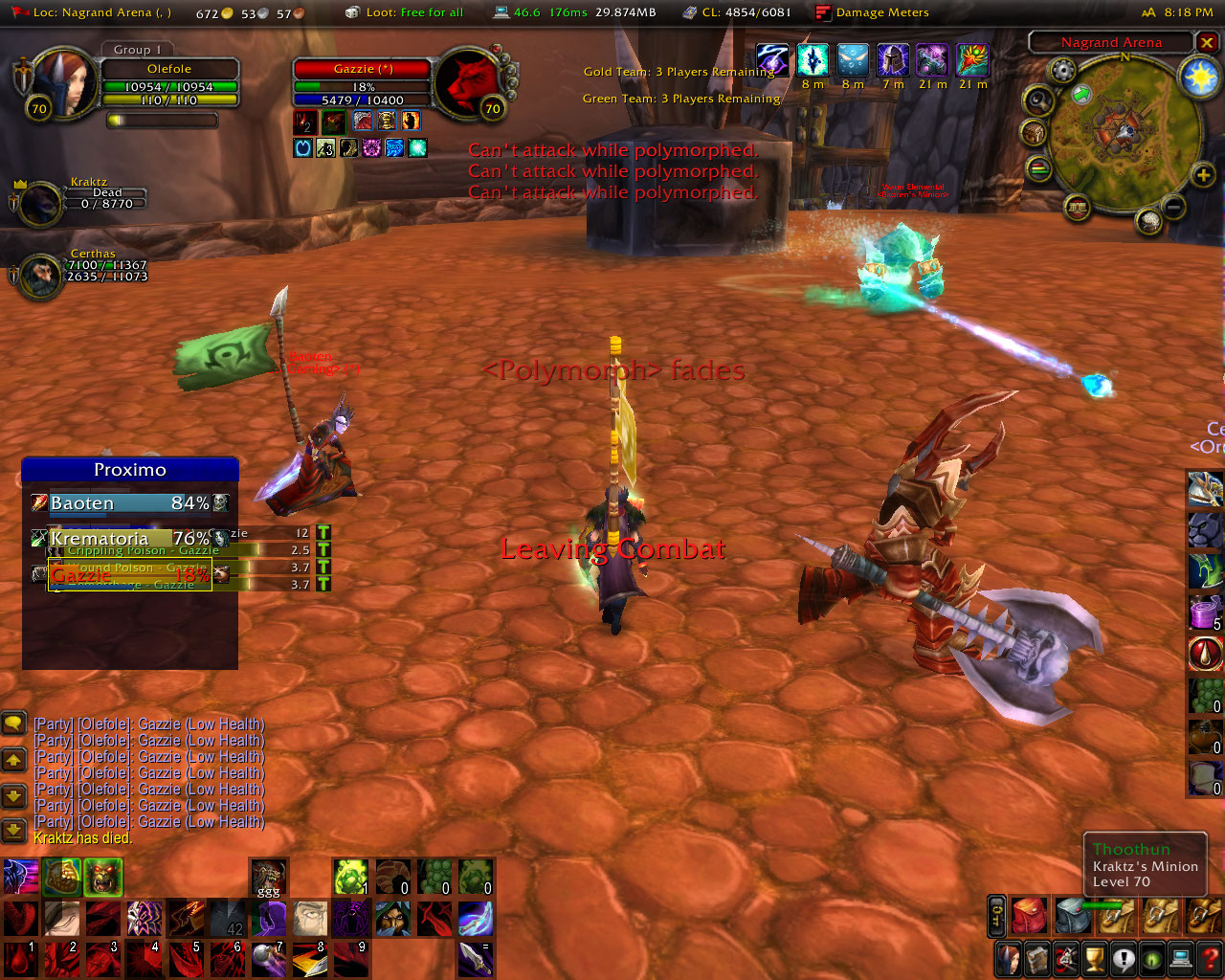
Task: Open the gold trophy PvP button
Action: pyautogui.click(x=1094, y=958)
